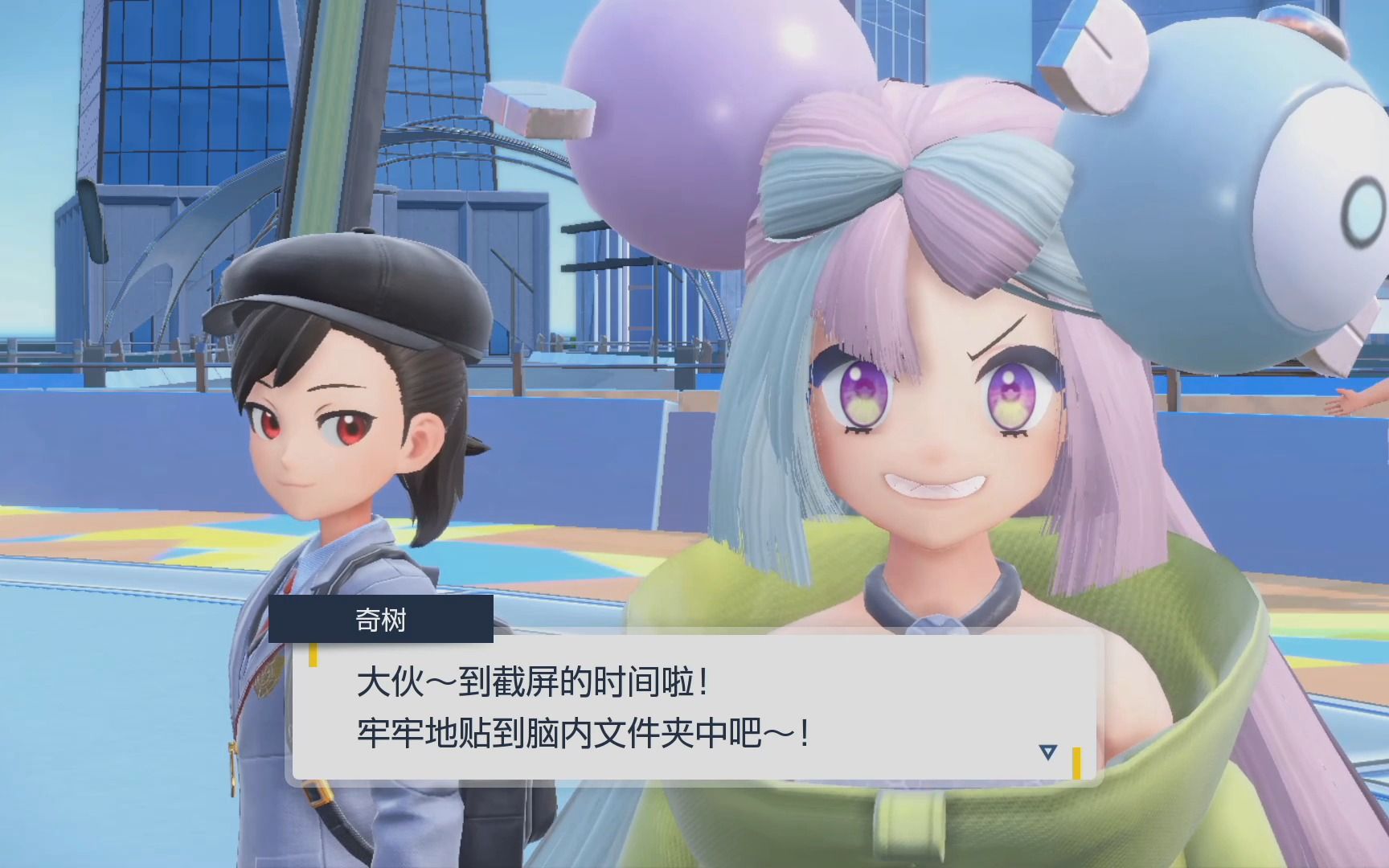Viewport: 1389px width, 868px height.
Task: Click the yellow marker right of dialogue box
Action: [1077, 764]
